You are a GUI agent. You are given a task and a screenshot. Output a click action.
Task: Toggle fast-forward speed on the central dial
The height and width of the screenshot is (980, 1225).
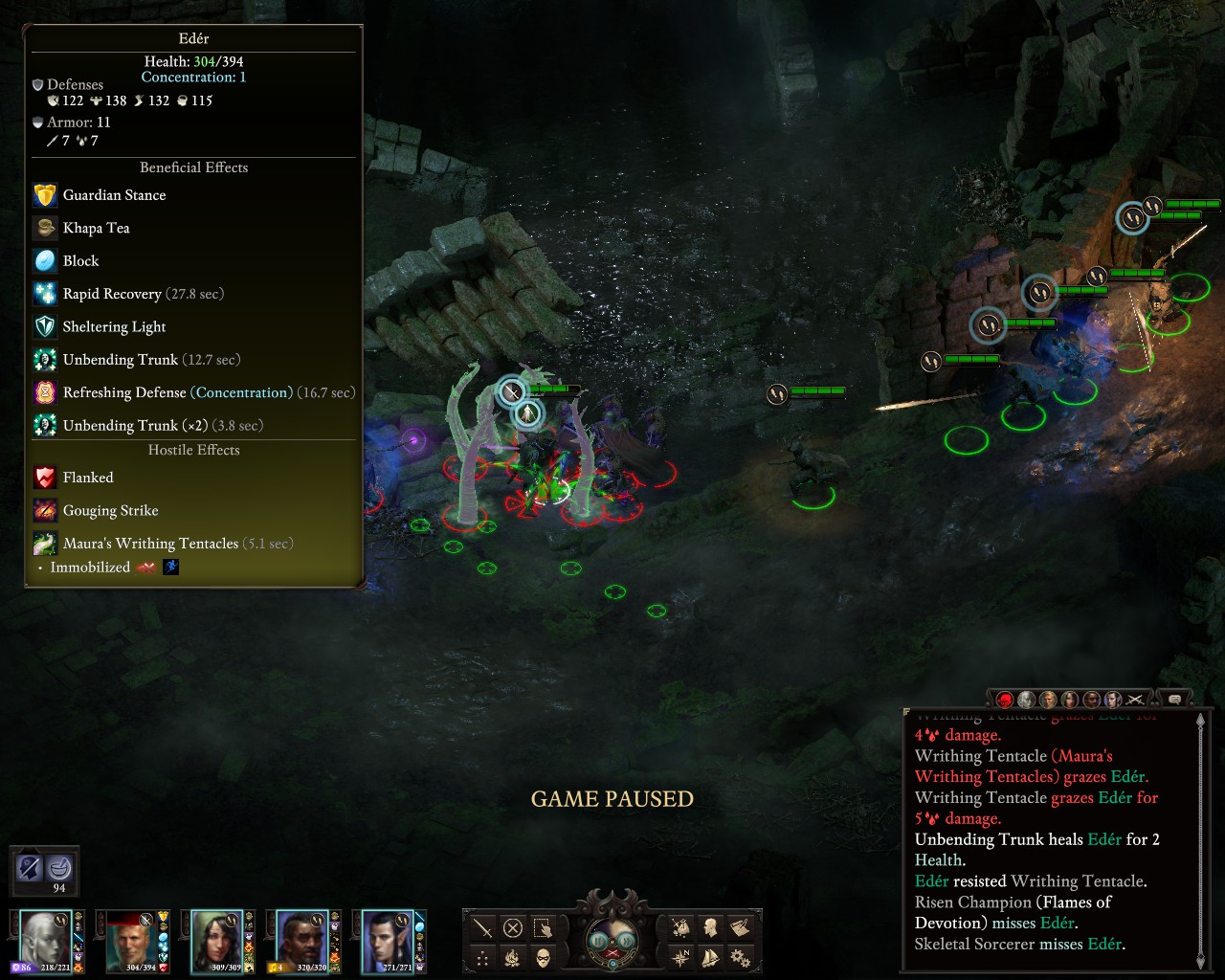[x=626, y=941]
